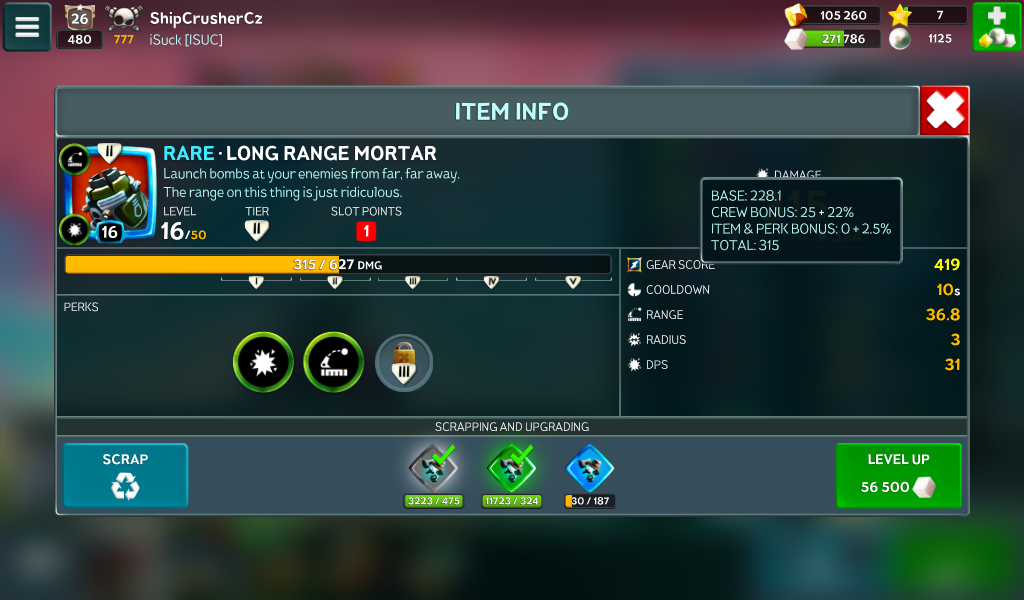Open the green add-currency shop button

tap(996, 27)
